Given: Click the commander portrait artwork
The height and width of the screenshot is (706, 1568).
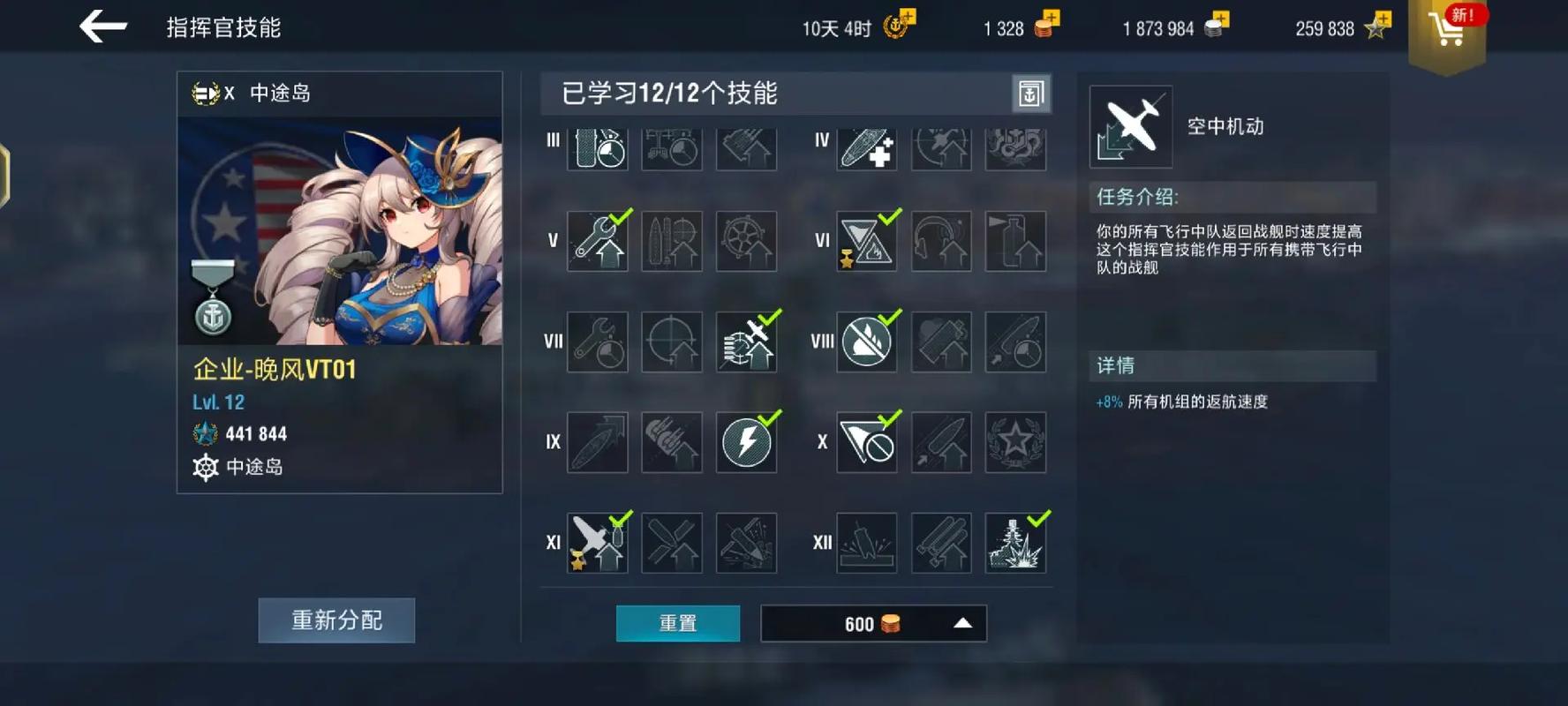Looking at the screenshot, I should [338, 229].
